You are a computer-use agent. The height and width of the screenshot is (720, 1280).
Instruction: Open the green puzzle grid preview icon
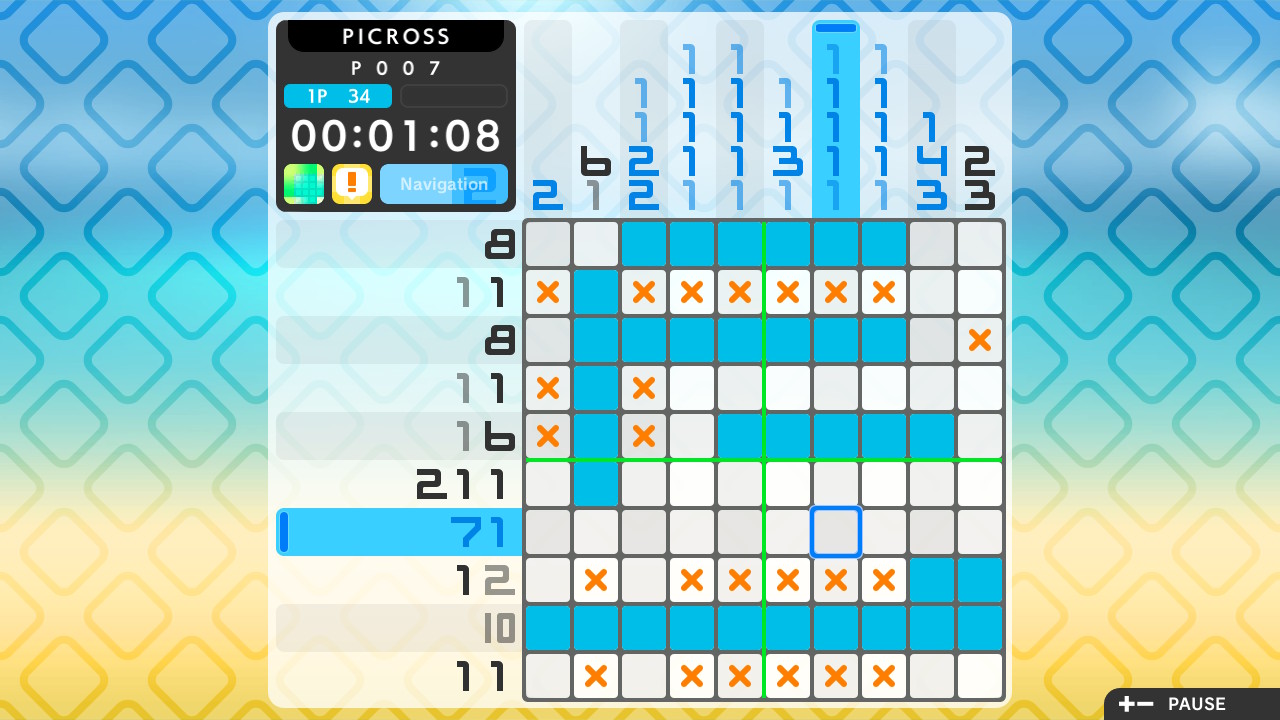pos(302,184)
